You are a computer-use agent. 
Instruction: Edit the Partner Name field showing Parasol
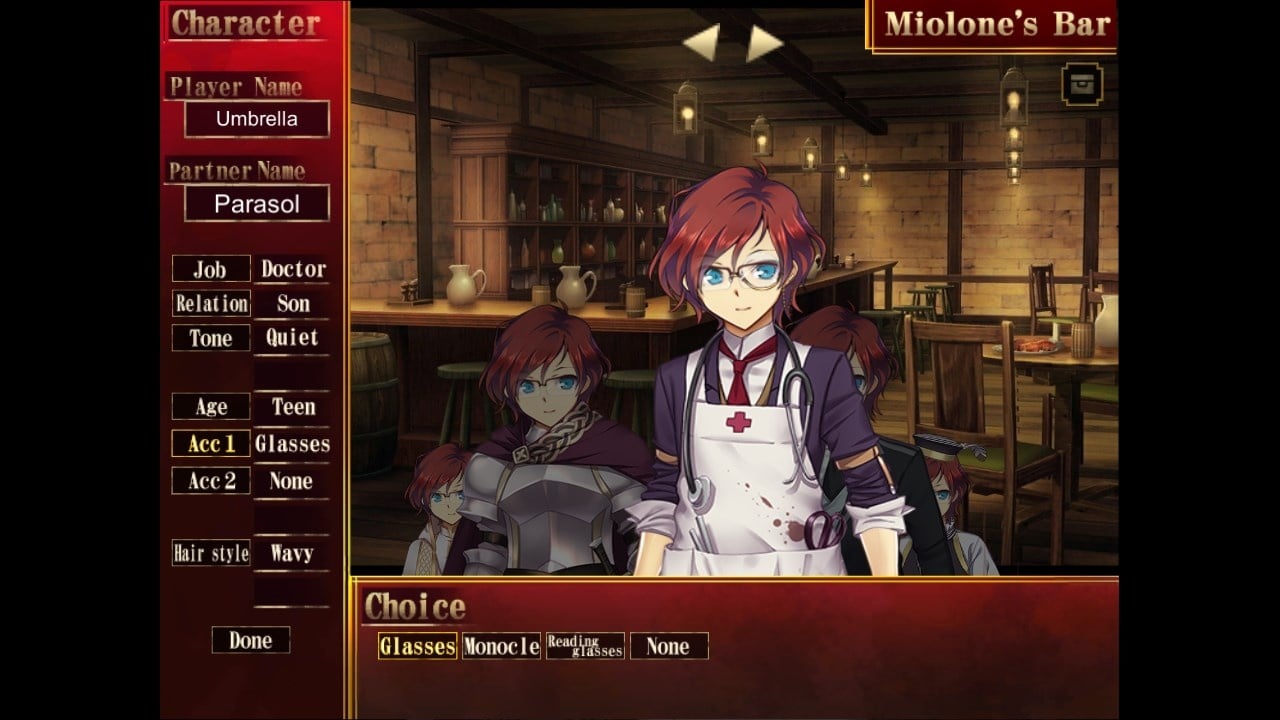(257, 204)
